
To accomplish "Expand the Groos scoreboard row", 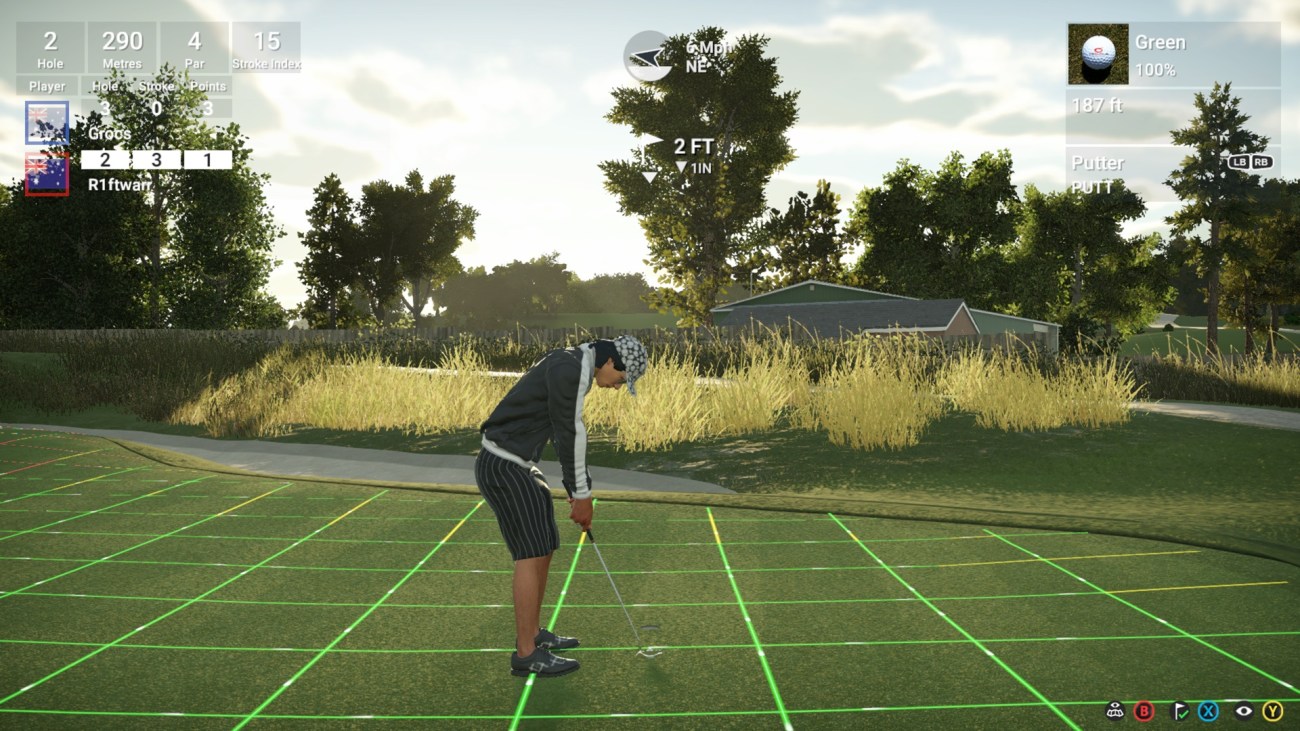I will point(110,120).
